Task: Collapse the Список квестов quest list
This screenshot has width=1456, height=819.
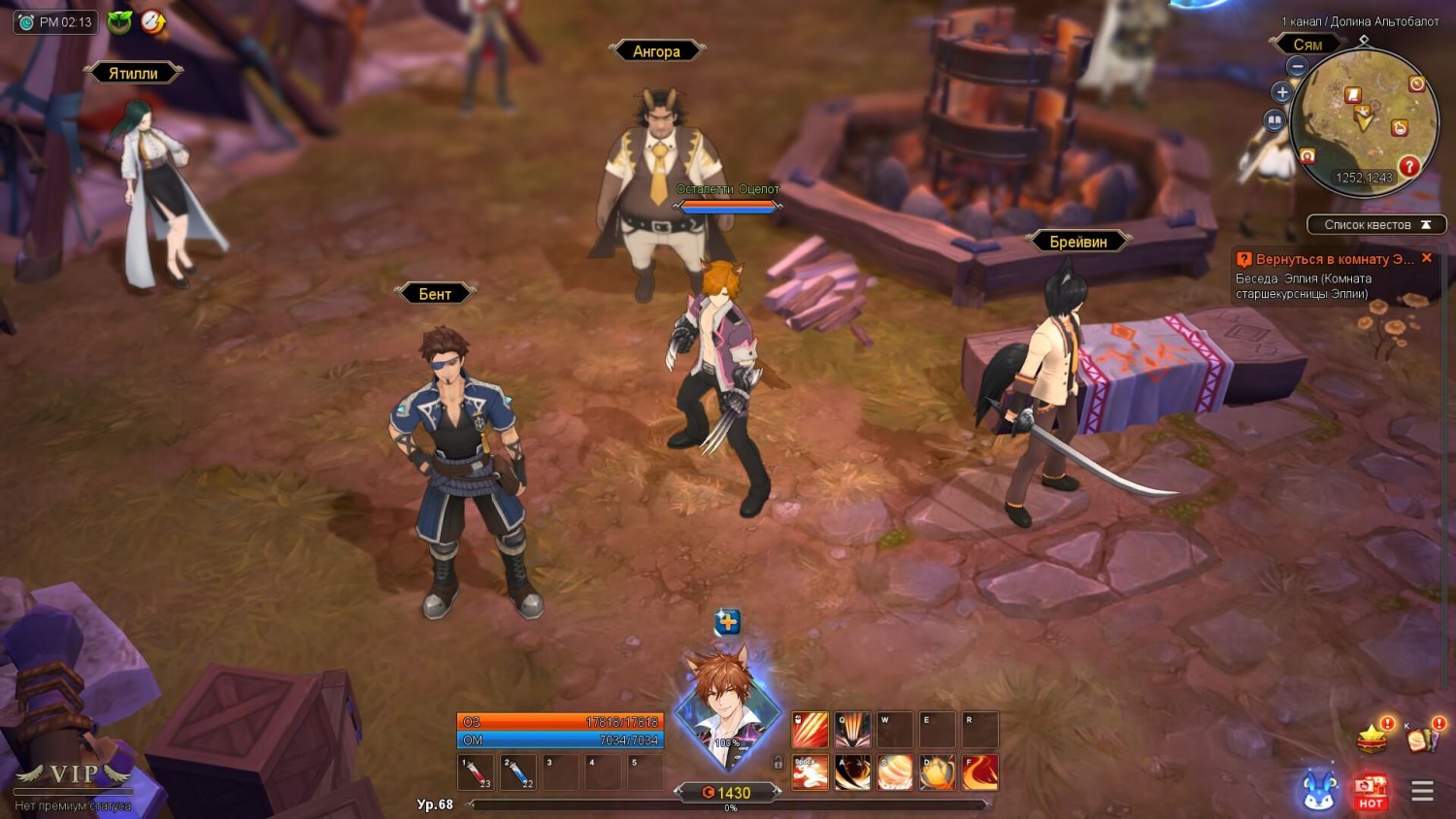Action: [x=1426, y=225]
